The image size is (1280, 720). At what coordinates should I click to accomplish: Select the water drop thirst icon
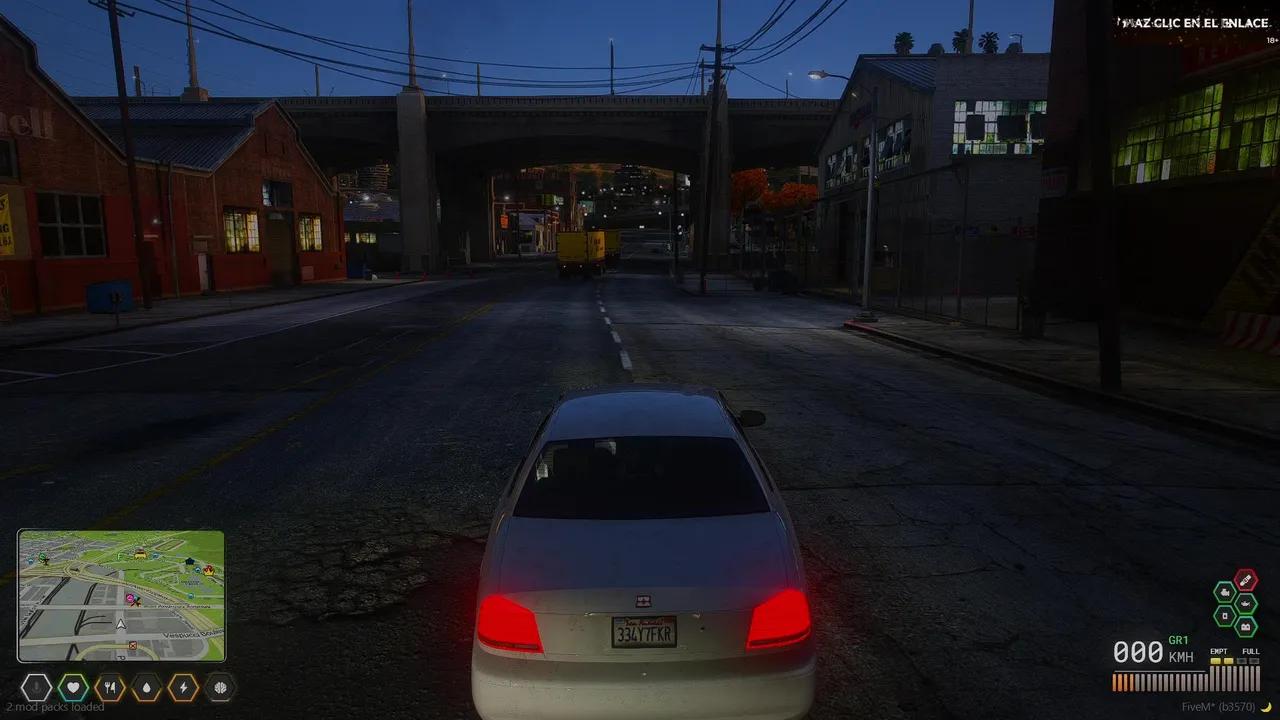point(147,687)
